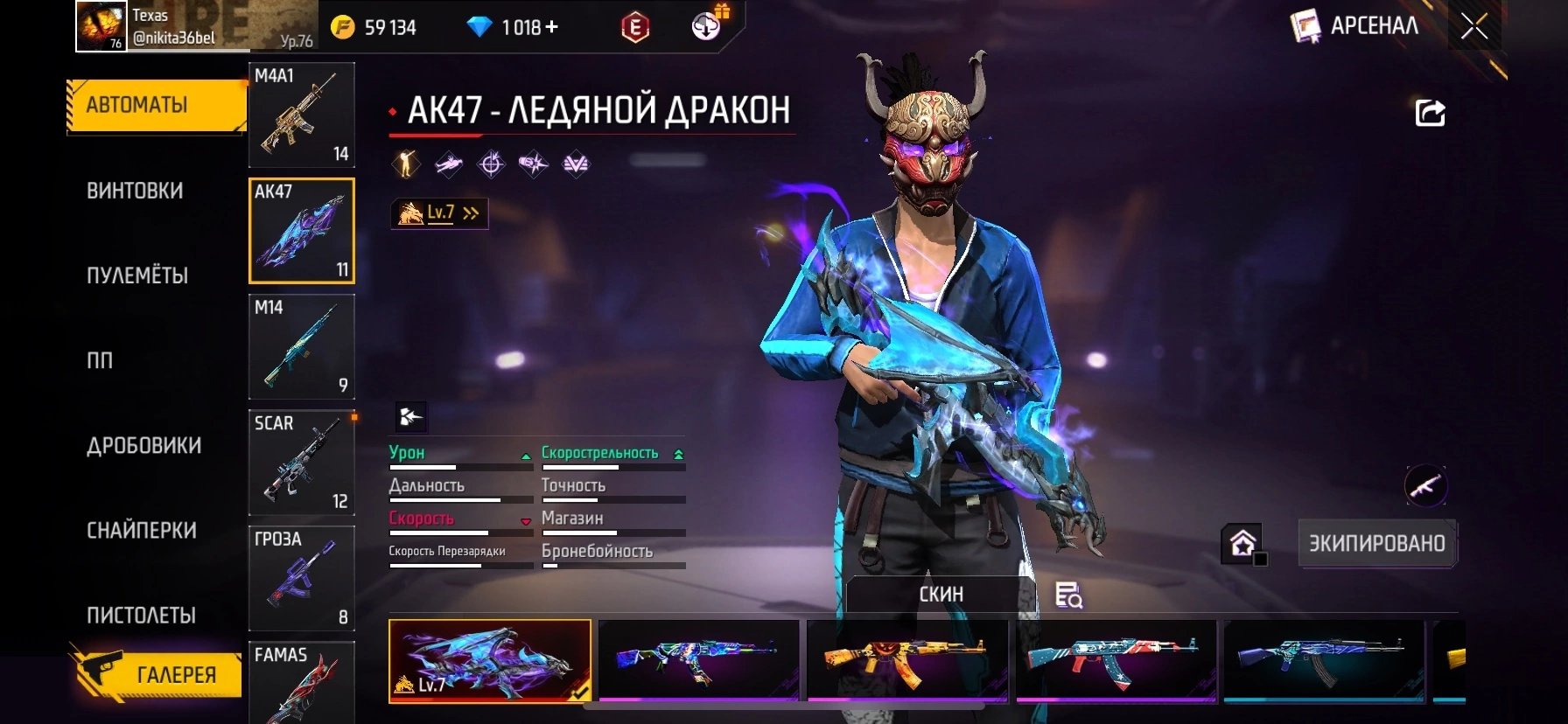Open the ВИНТОВКИ category
This screenshot has height=724, width=1568.
(x=135, y=191)
